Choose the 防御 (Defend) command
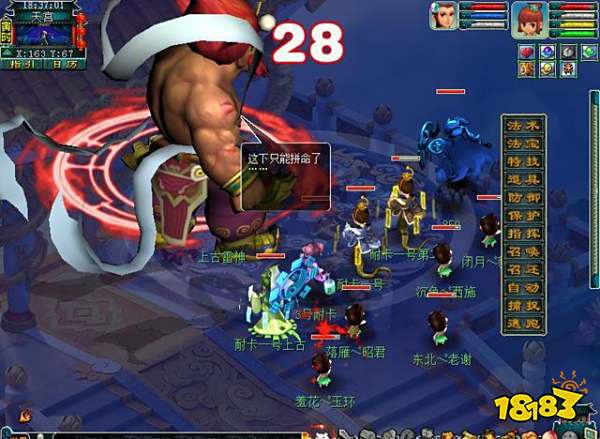The image size is (600, 439). tap(523, 198)
